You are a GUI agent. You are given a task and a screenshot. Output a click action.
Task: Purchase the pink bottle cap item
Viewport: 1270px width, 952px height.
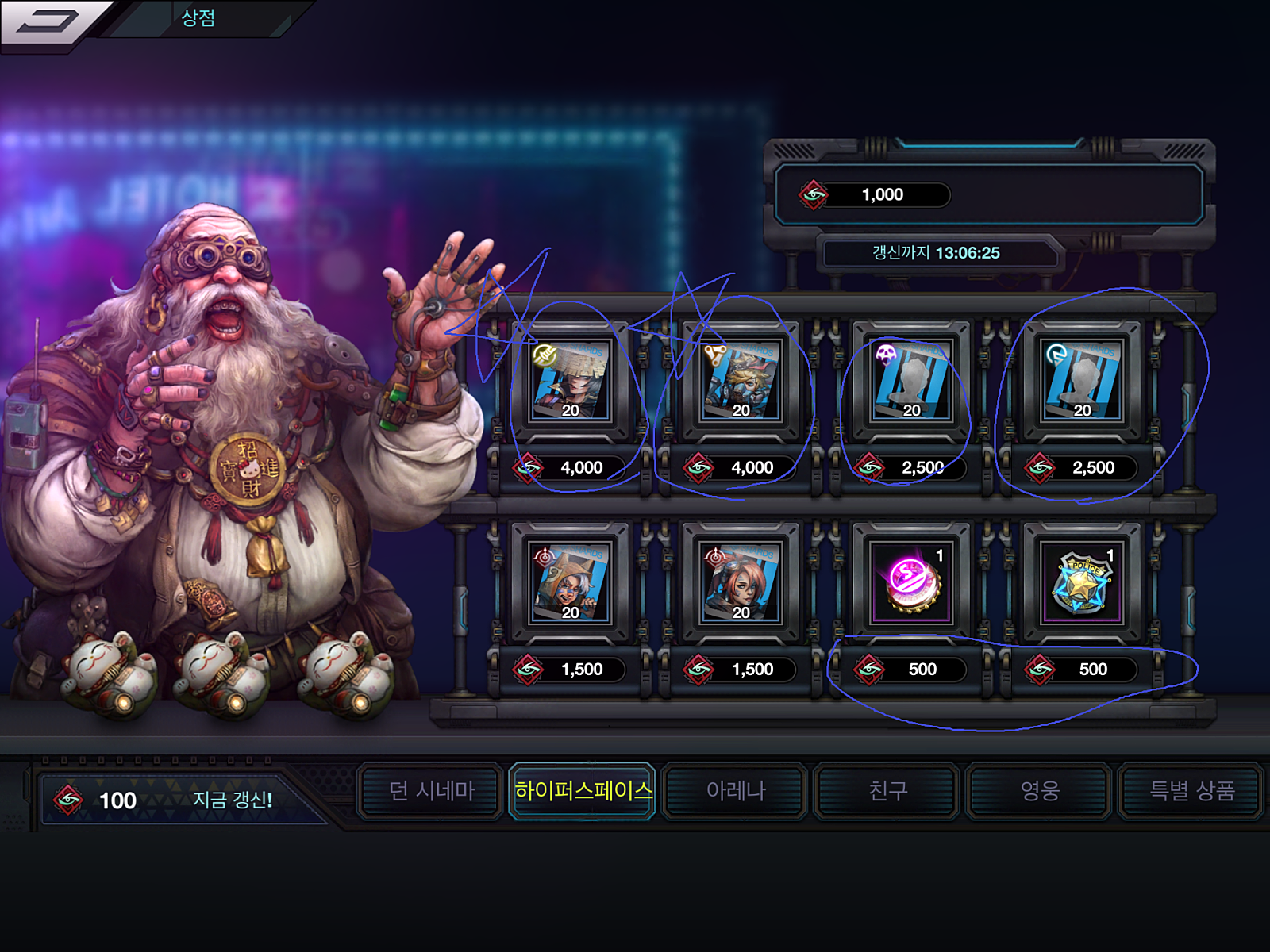[x=911, y=583]
